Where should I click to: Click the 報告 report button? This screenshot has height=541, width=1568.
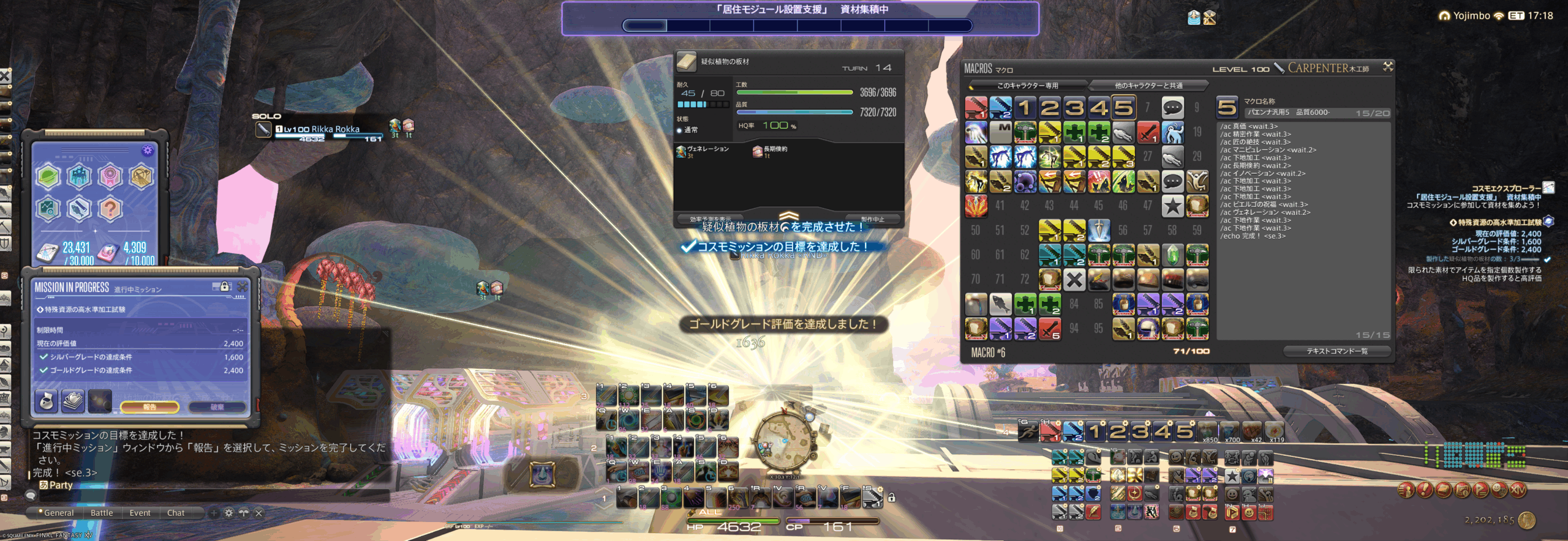click(149, 407)
